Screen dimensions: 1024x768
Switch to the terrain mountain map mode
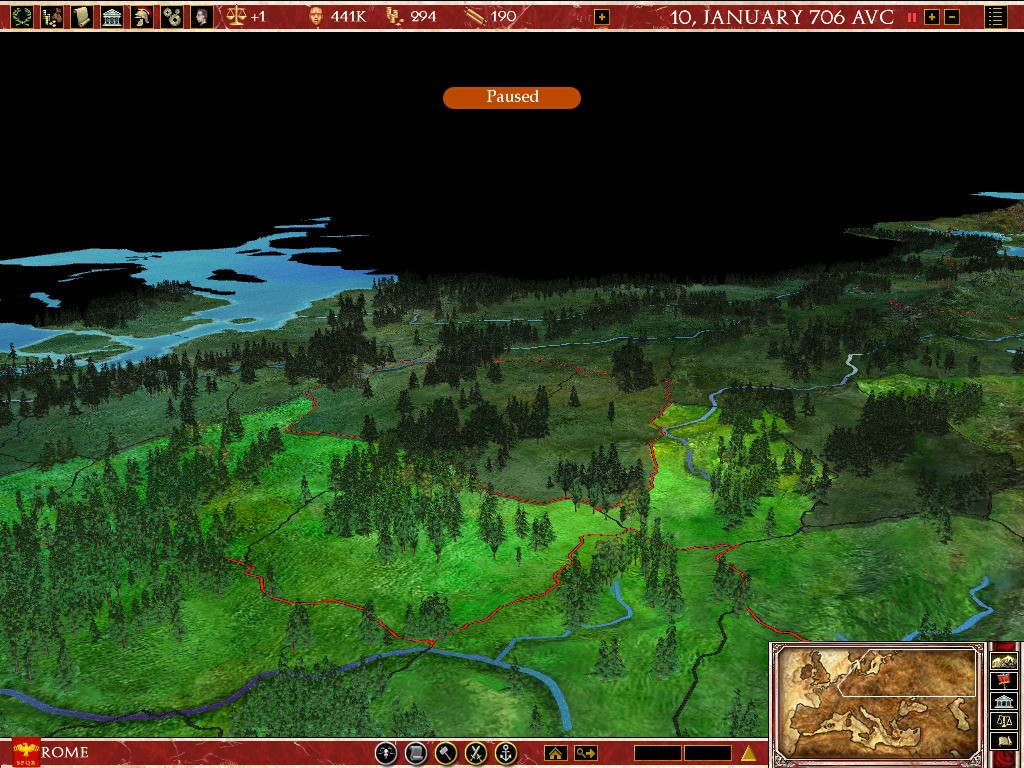(x=1003, y=660)
